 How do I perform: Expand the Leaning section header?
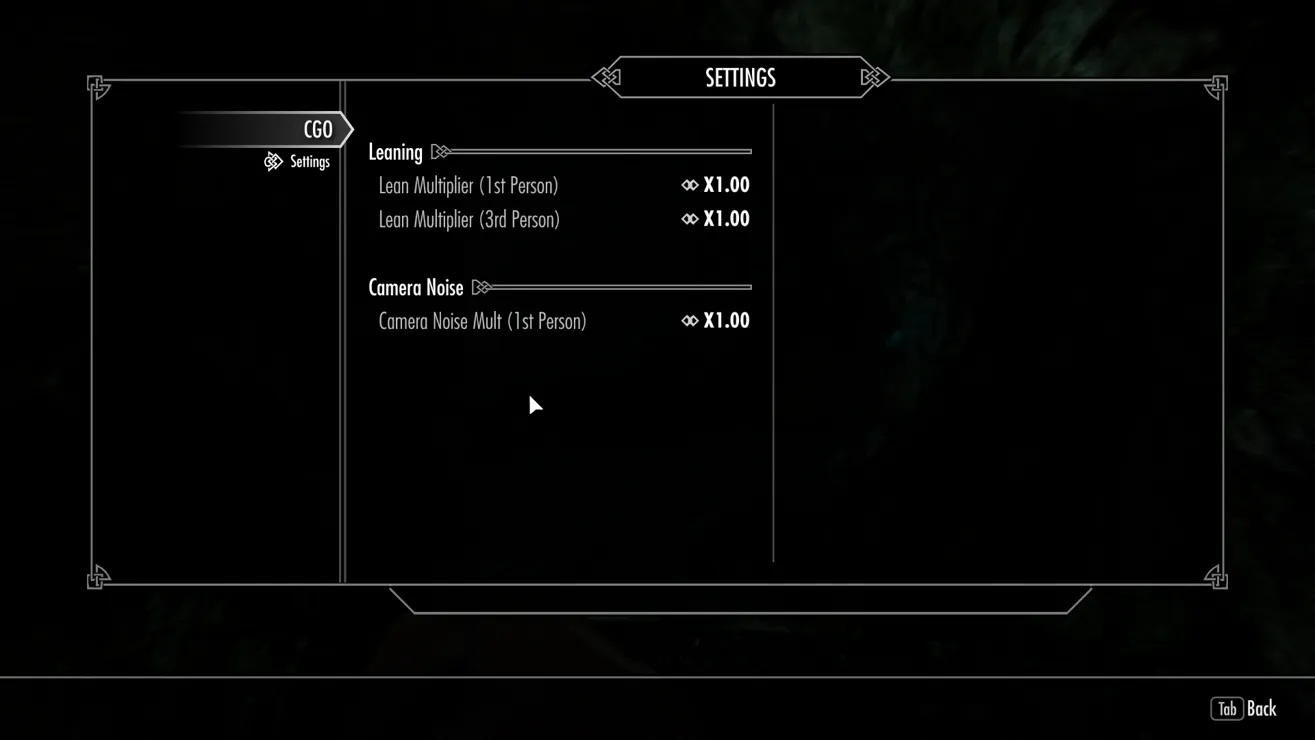(x=396, y=151)
